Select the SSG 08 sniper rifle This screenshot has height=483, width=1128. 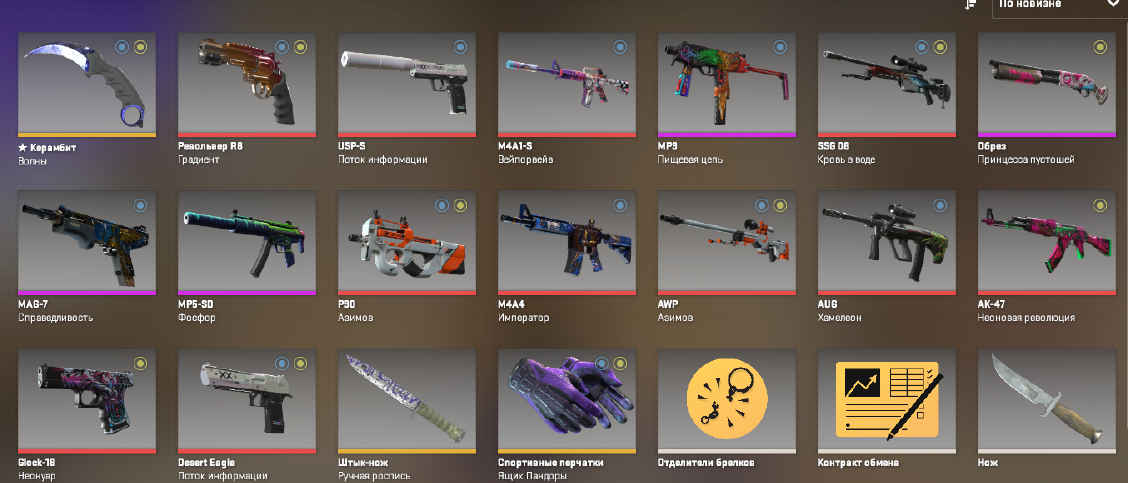click(x=887, y=83)
